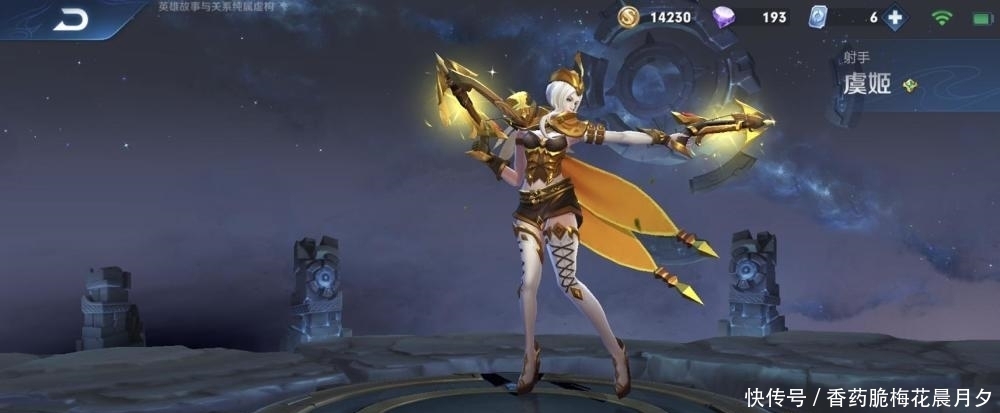The width and height of the screenshot is (1000, 413).
Task: Tap the blue card ticket icon
Action: pyautogui.click(x=820, y=17)
